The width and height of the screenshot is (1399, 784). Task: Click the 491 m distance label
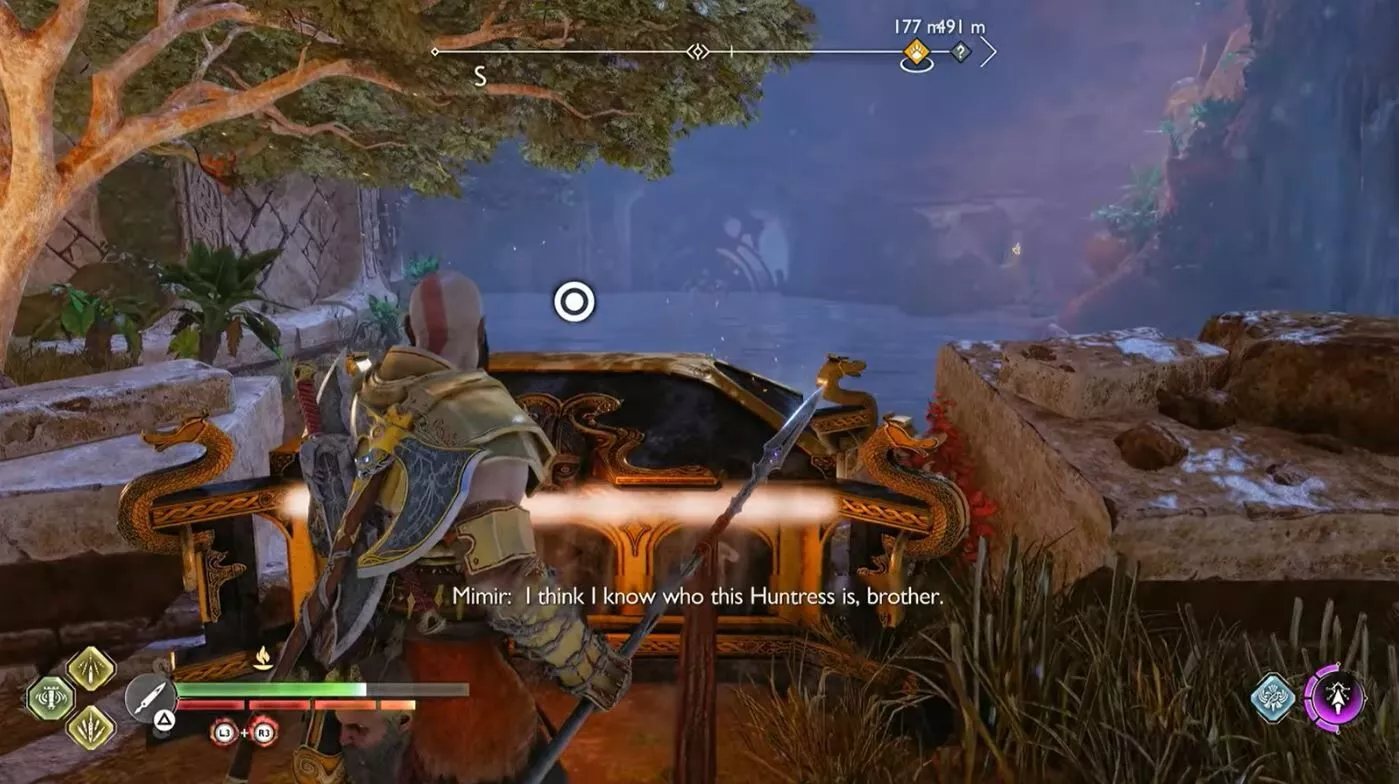[x=958, y=28]
